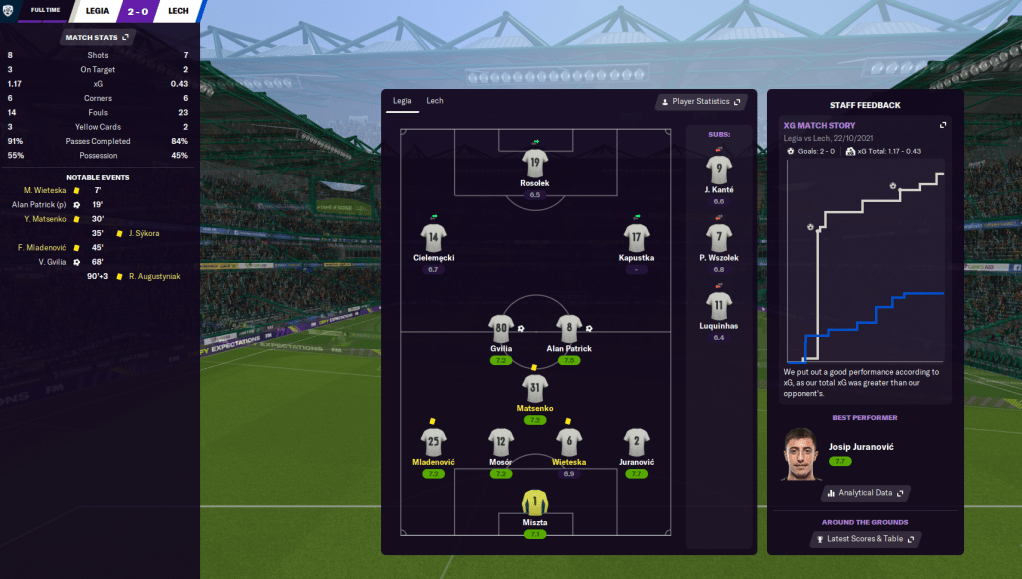Show Latest Scores & Table

pos(866,539)
